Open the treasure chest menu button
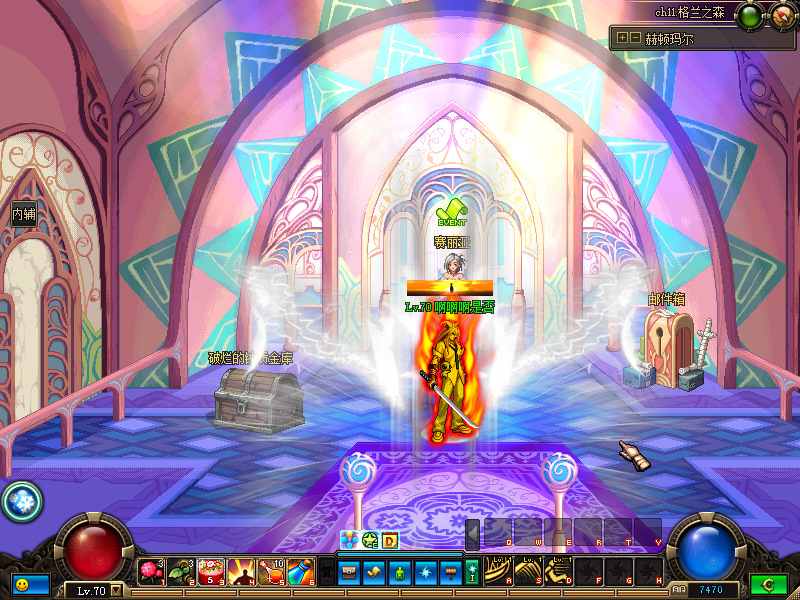This screenshot has height=600, width=800. coord(349,572)
